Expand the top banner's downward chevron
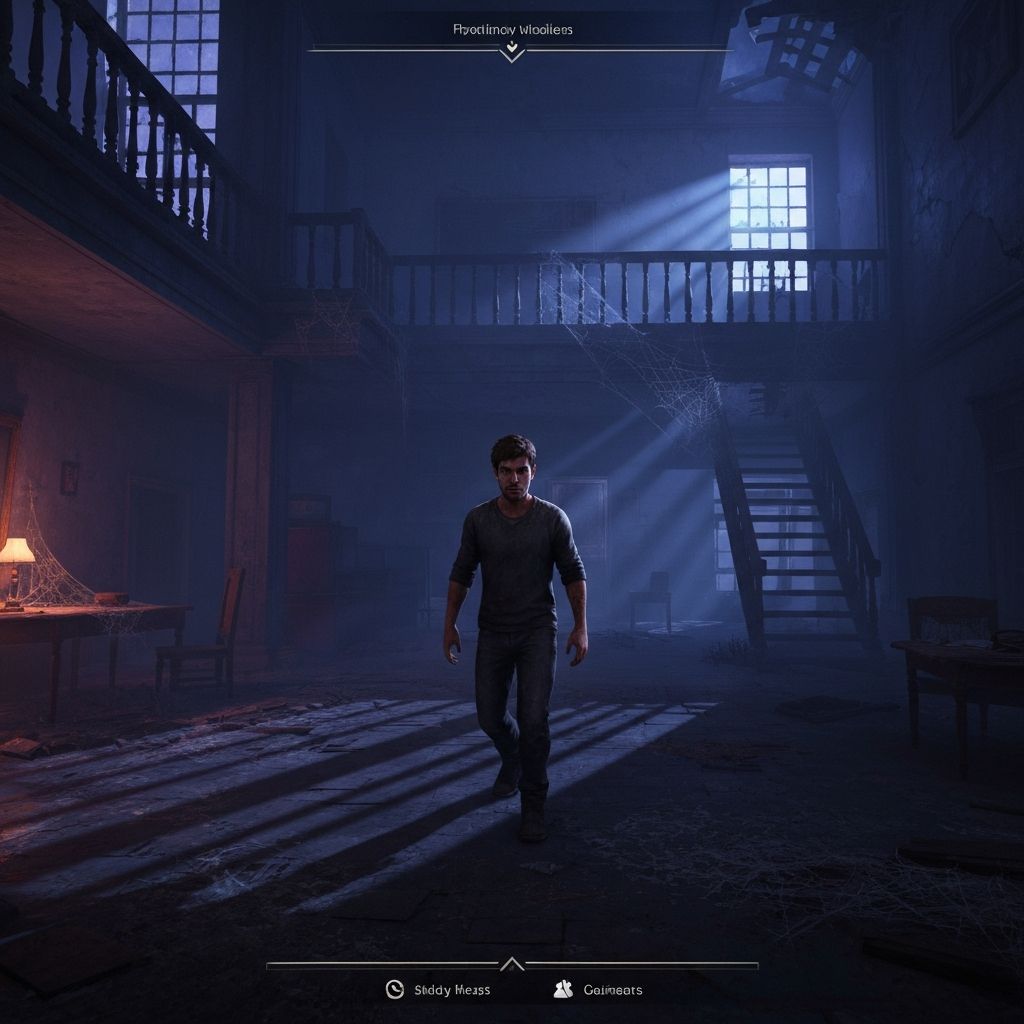 512,50
